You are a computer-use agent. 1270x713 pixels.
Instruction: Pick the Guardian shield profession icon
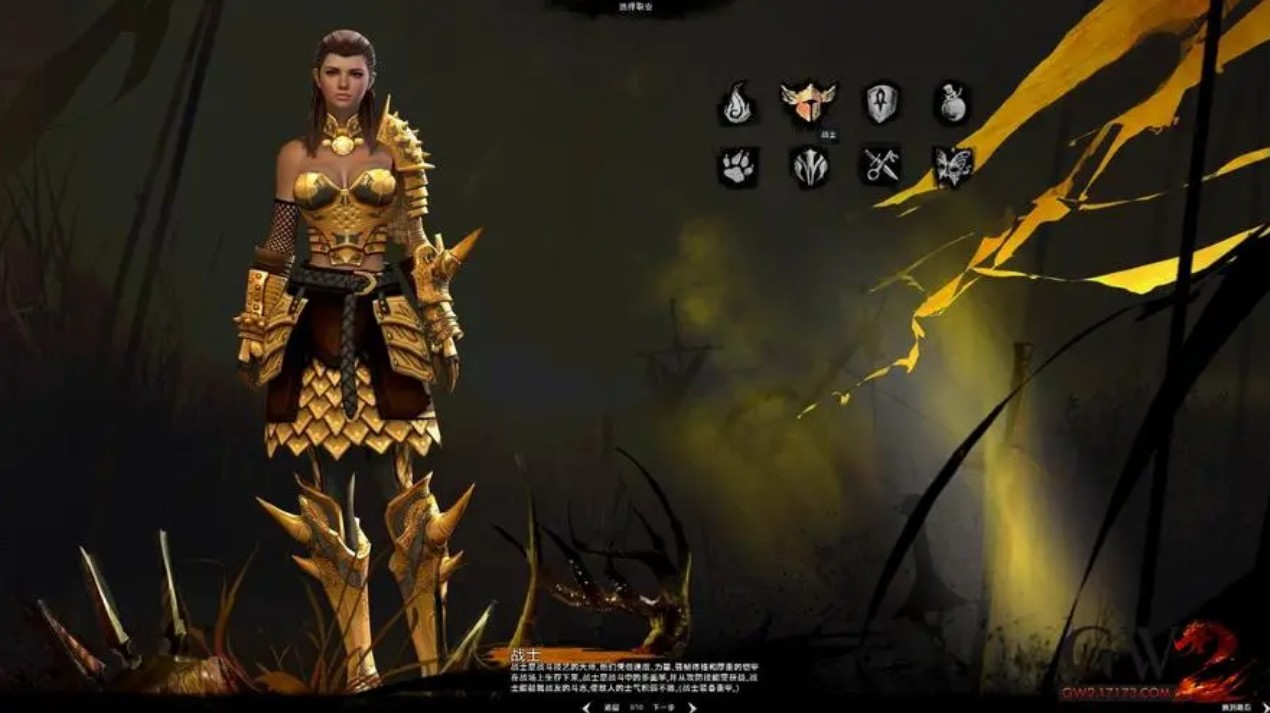(x=881, y=103)
